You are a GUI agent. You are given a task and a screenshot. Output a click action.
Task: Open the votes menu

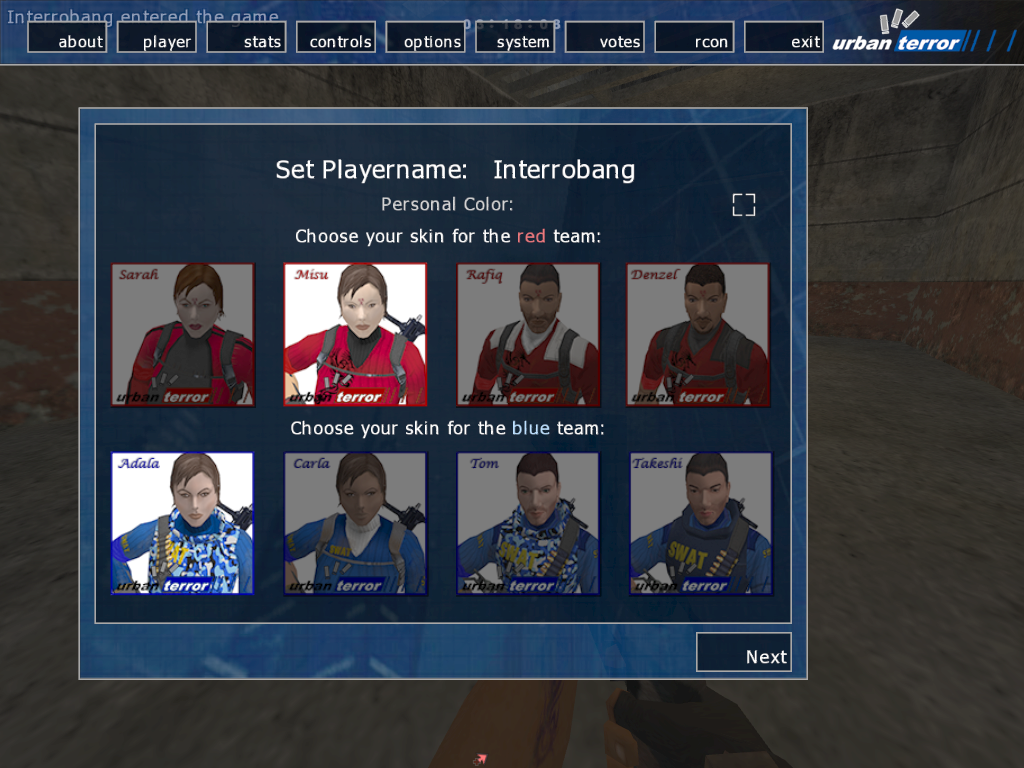click(x=606, y=37)
